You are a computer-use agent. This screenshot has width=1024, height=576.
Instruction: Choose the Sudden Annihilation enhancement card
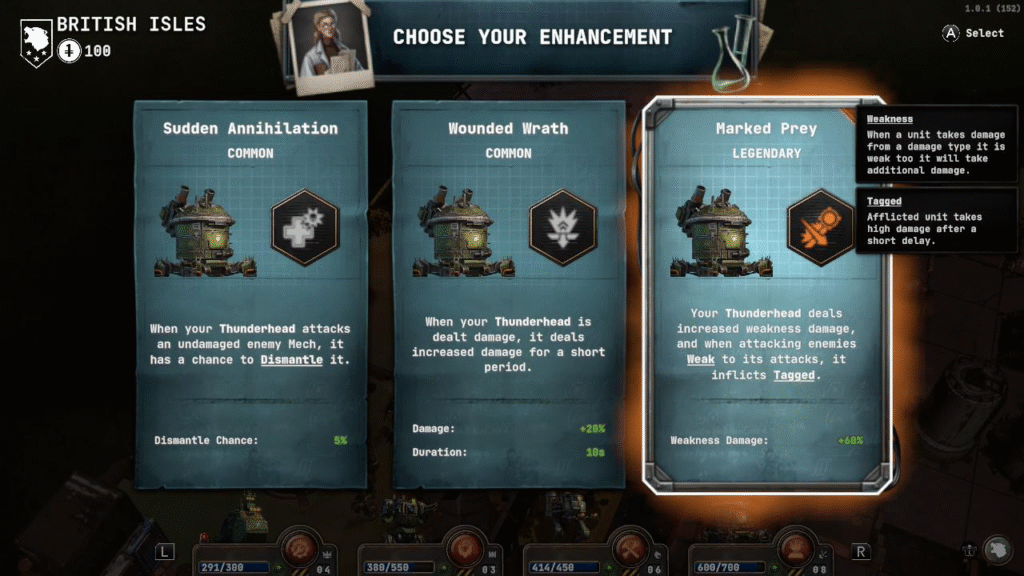coord(251,293)
